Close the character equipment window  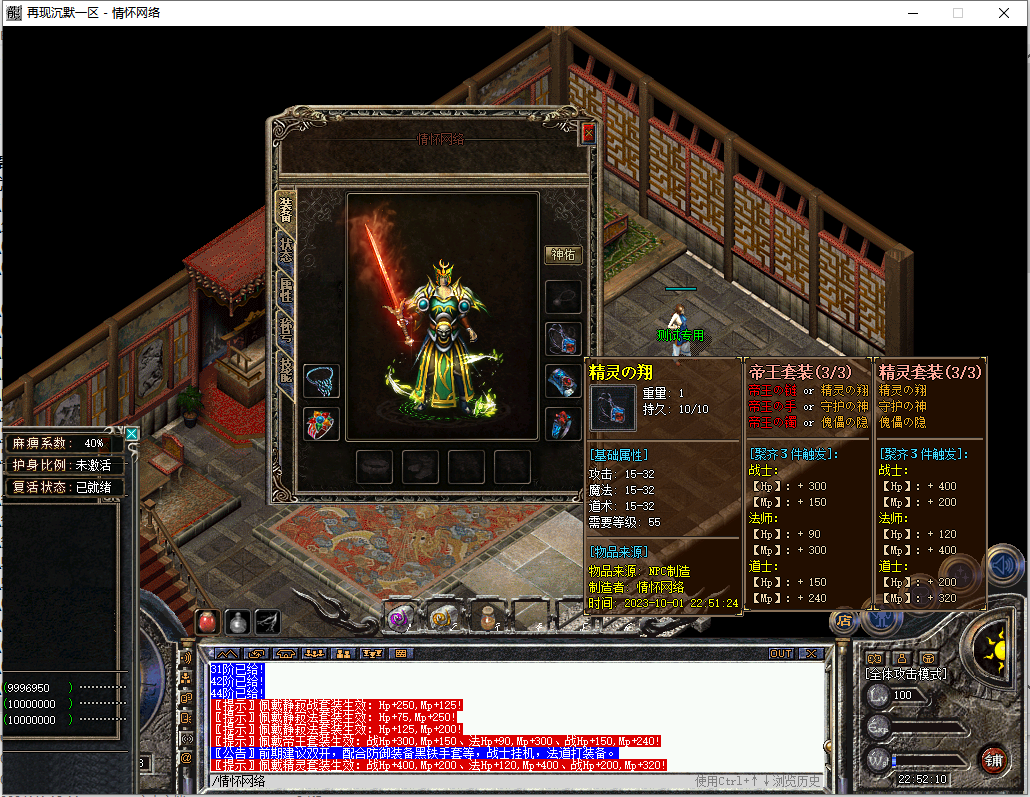pos(588,134)
